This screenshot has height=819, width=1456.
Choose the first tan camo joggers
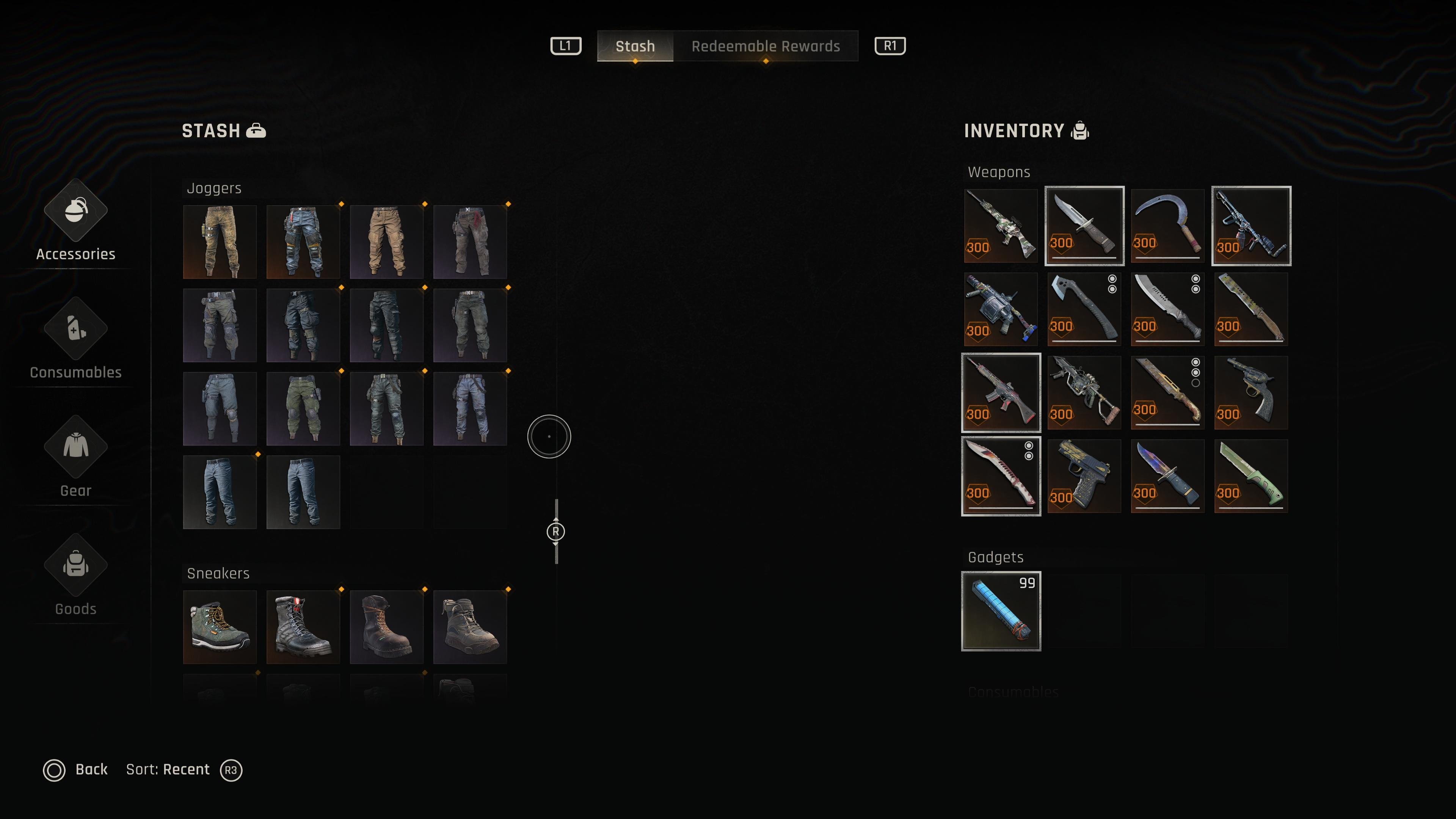220,242
